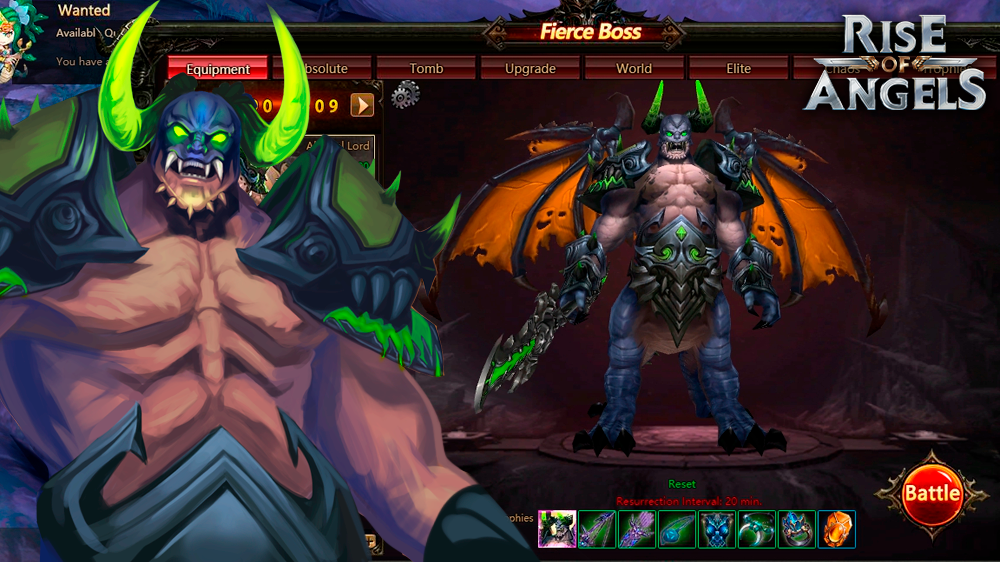The width and height of the screenshot is (1000, 562).
Task: Open the Wanted quest entry
Action: [84, 11]
